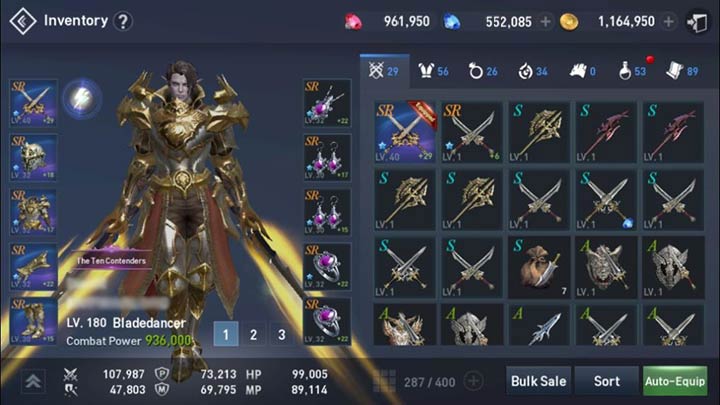Switch to equipment preset 2
720x405 pixels.
point(254,335)
